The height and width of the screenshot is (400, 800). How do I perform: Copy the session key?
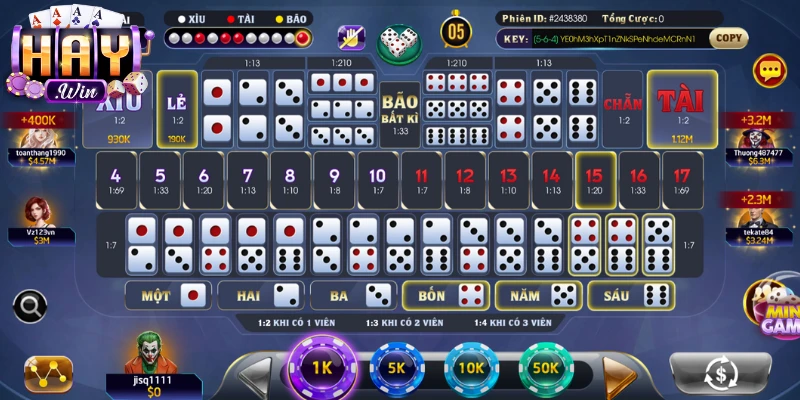click(729, 38)
